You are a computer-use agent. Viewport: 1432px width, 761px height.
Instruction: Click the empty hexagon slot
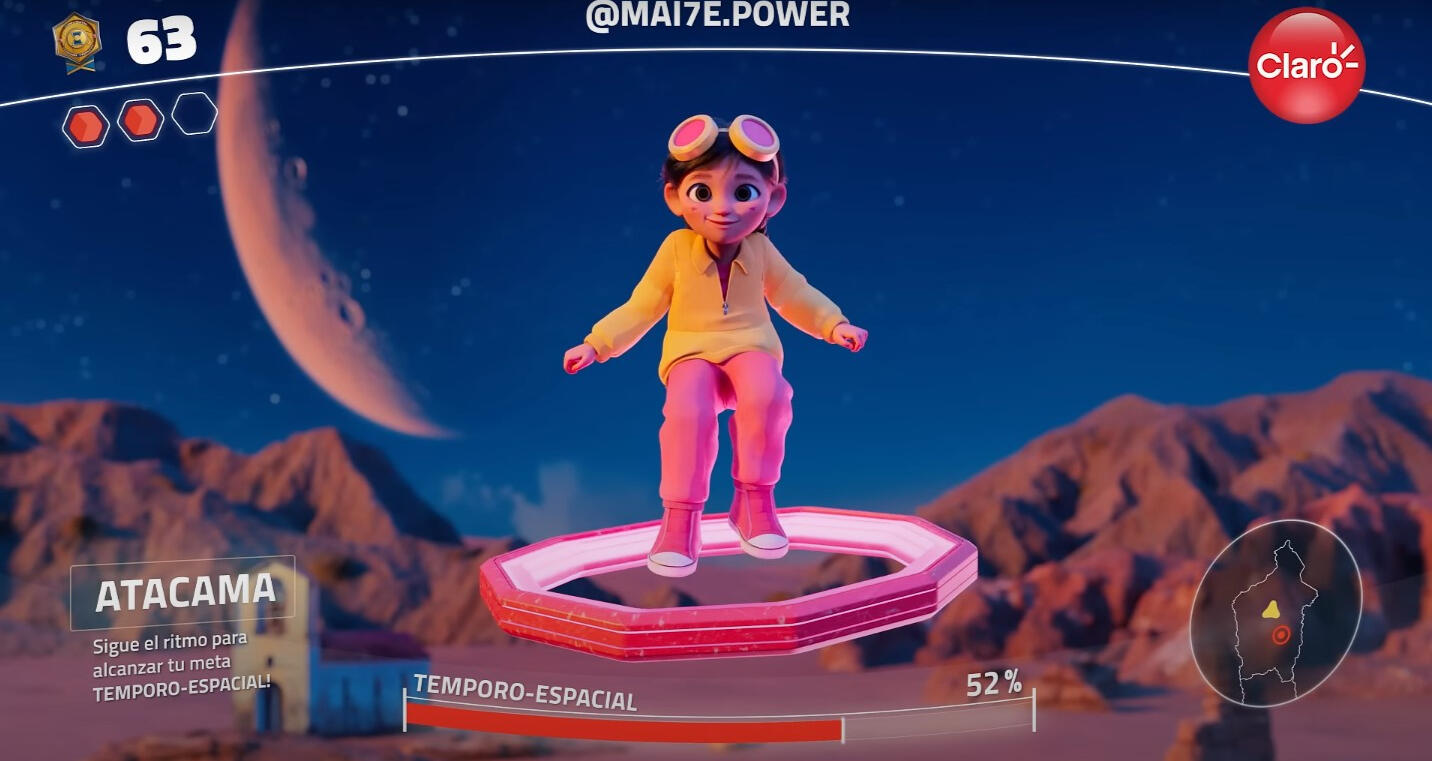(194, 114)
